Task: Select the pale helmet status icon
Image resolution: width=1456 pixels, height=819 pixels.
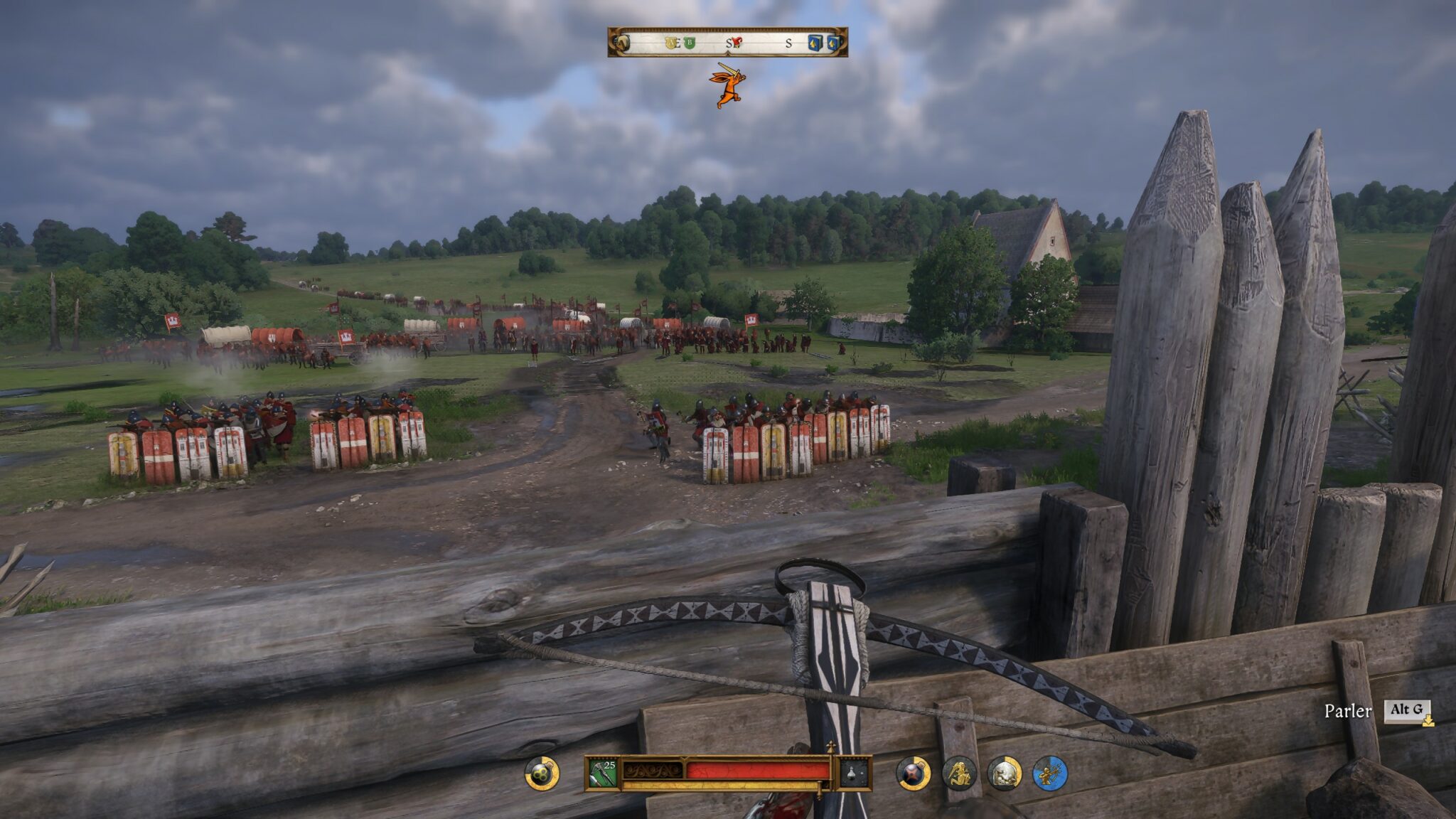Action: [1005, 773]
